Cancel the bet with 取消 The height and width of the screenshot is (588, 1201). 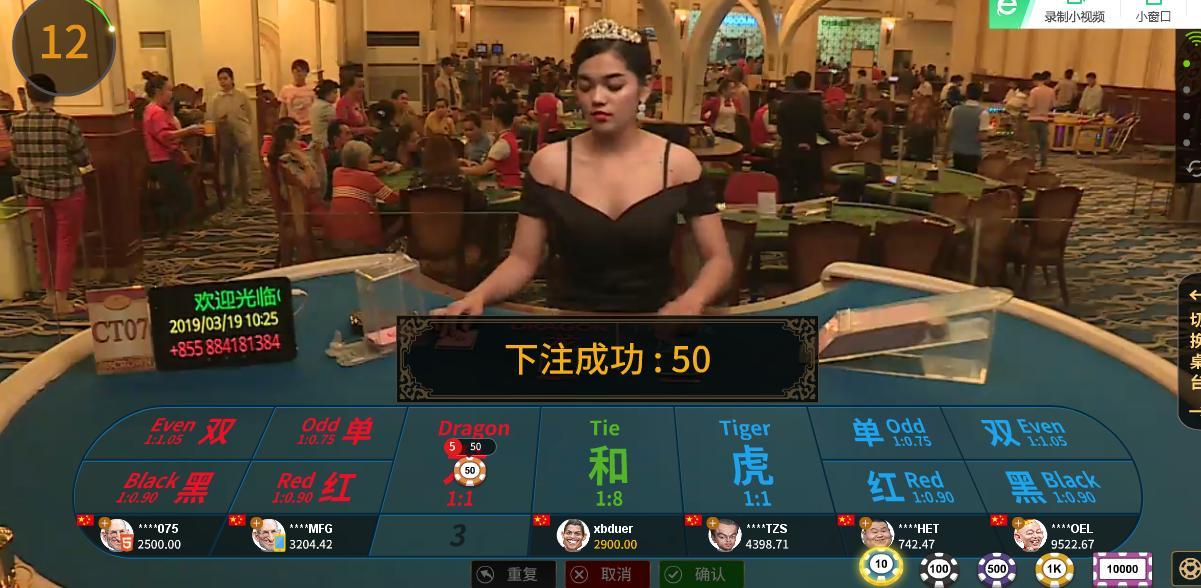click(x=606, y=574)
